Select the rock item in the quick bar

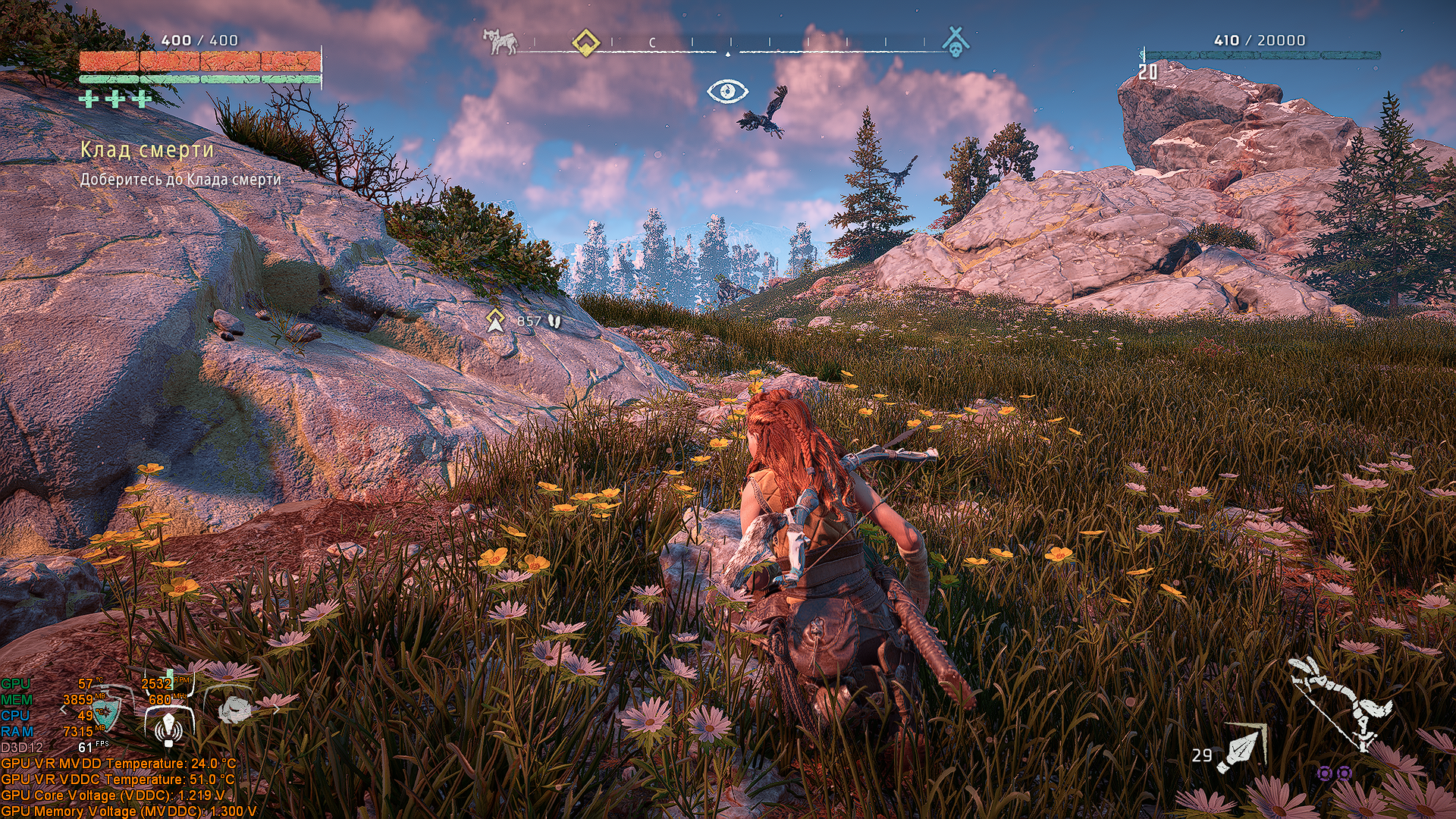(x=235, y=710)
